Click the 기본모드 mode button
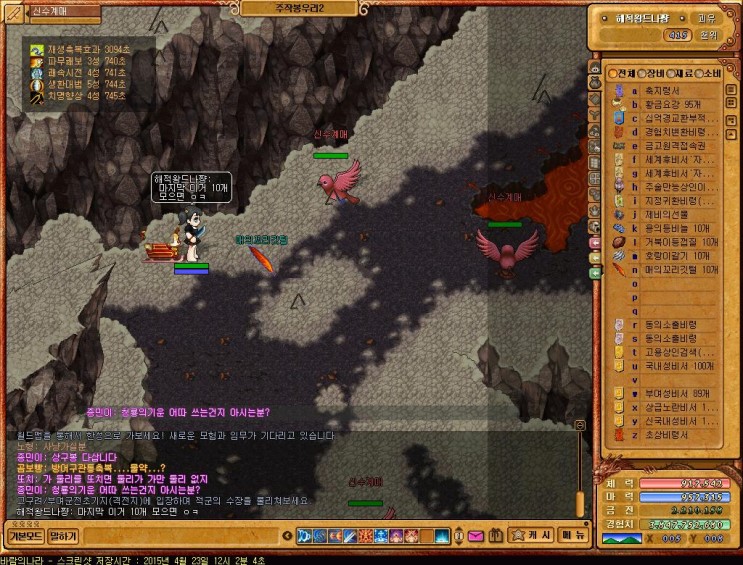Screen dimensions: 743x565 click(x=25, y=537)
